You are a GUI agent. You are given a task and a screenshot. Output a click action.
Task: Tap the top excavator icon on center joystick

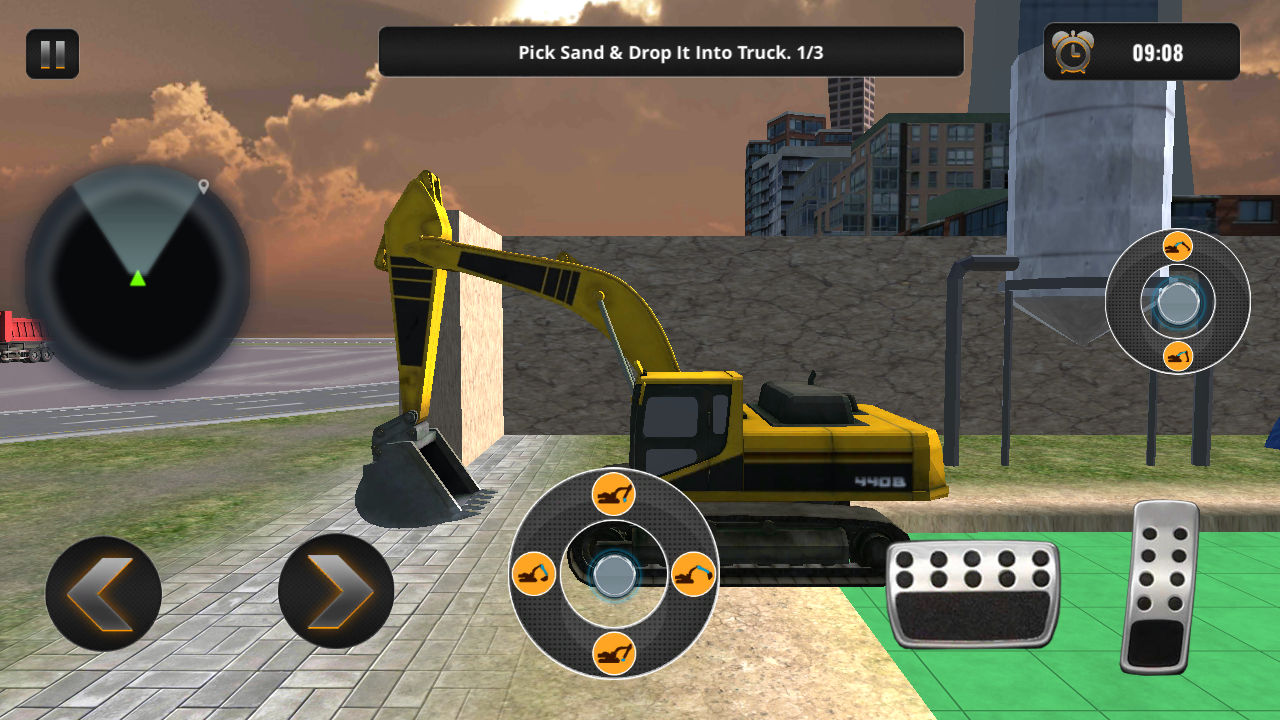(x=613, y=494)
